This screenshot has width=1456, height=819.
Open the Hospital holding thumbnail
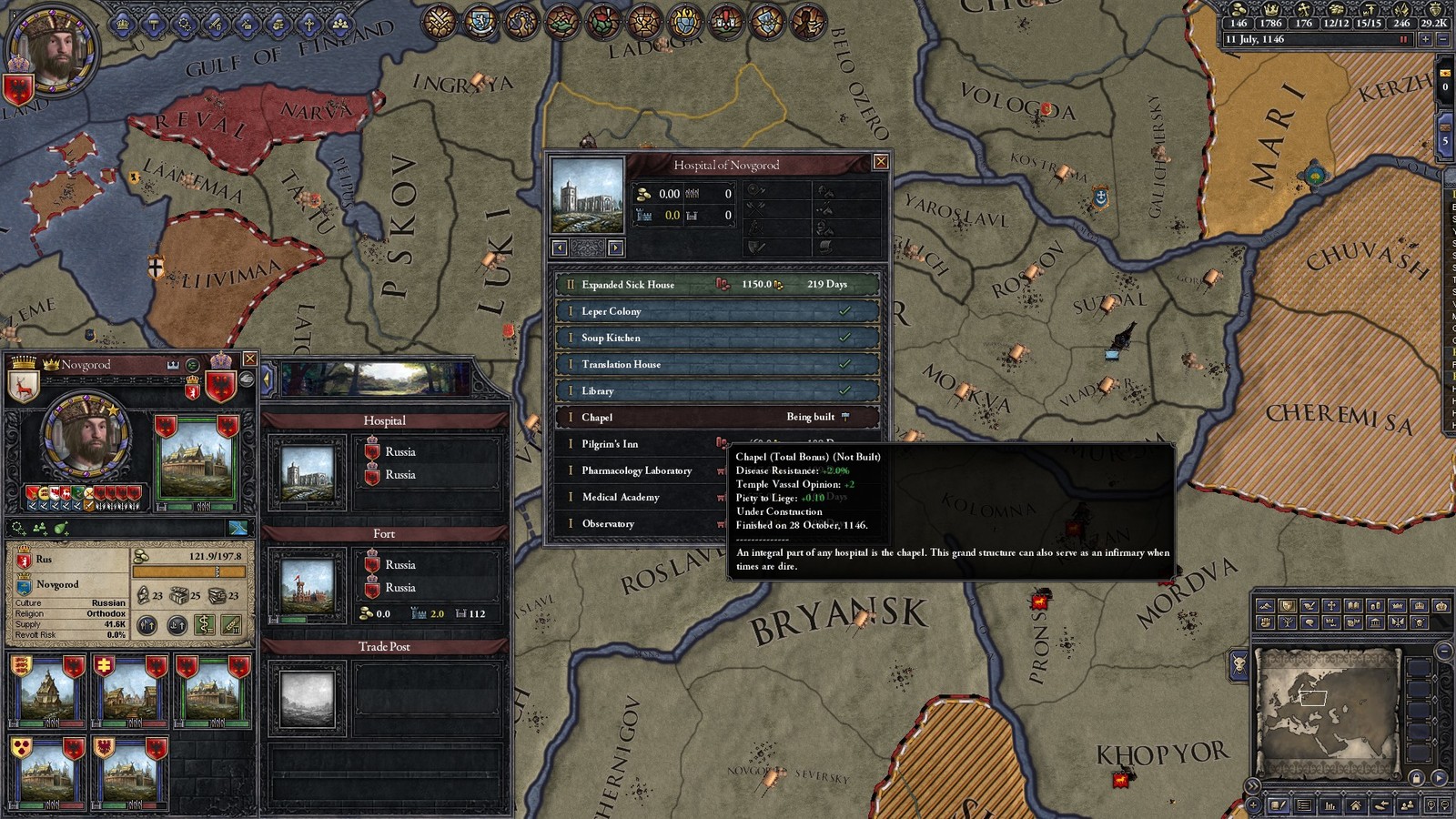pyautogui.click(x=308, y=473)
